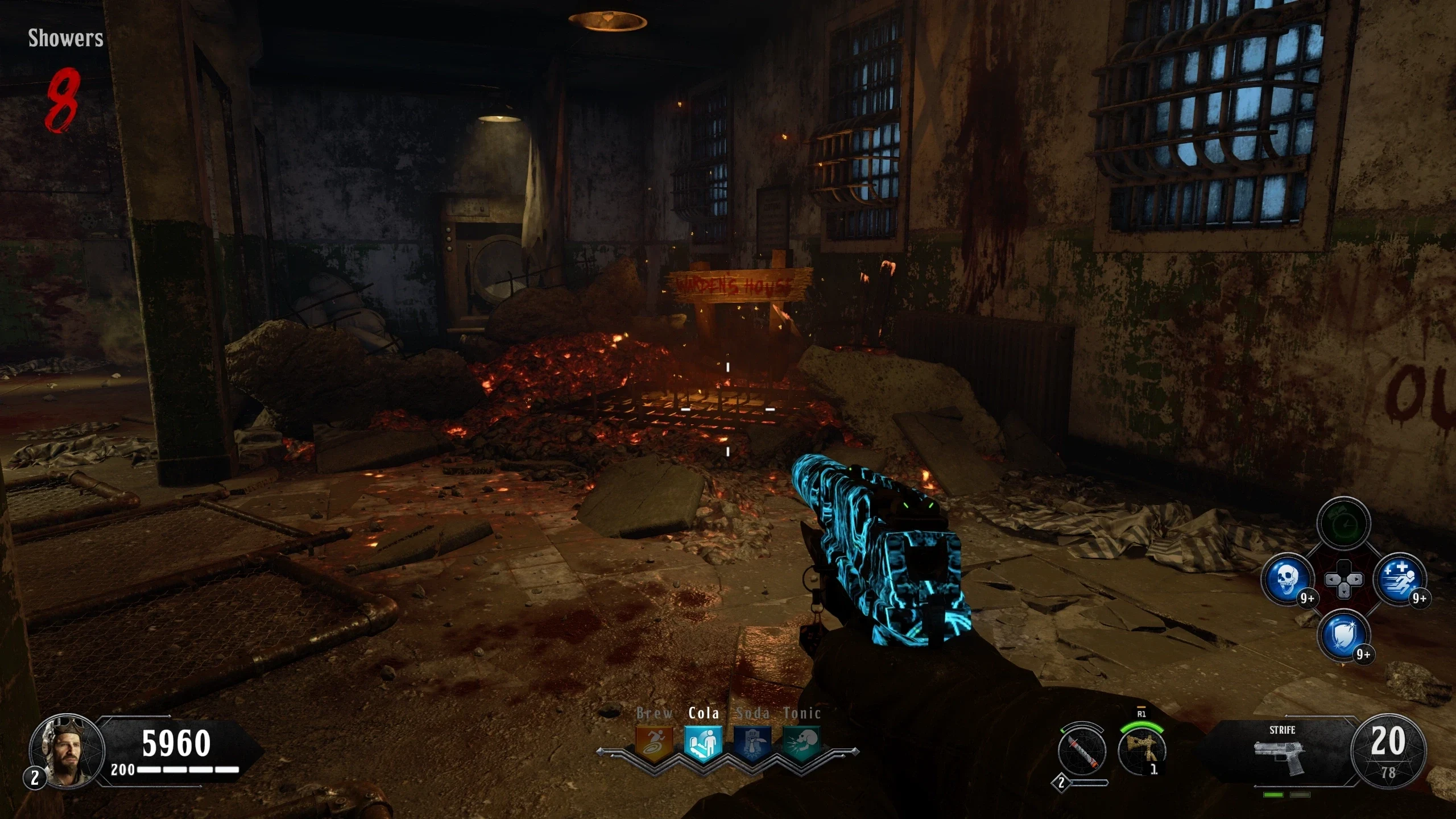The image size is (1456, 819).
Task: Activate the blue skull elixir
Action: coord(1287,580)
